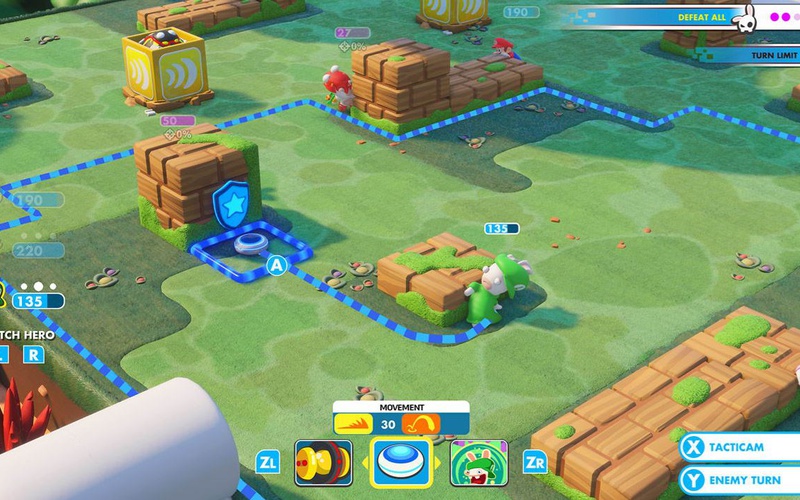Screen dimensions: 800x500
Task: Activate Rabbid Luigi's technique icon
Action: (478, 463)
